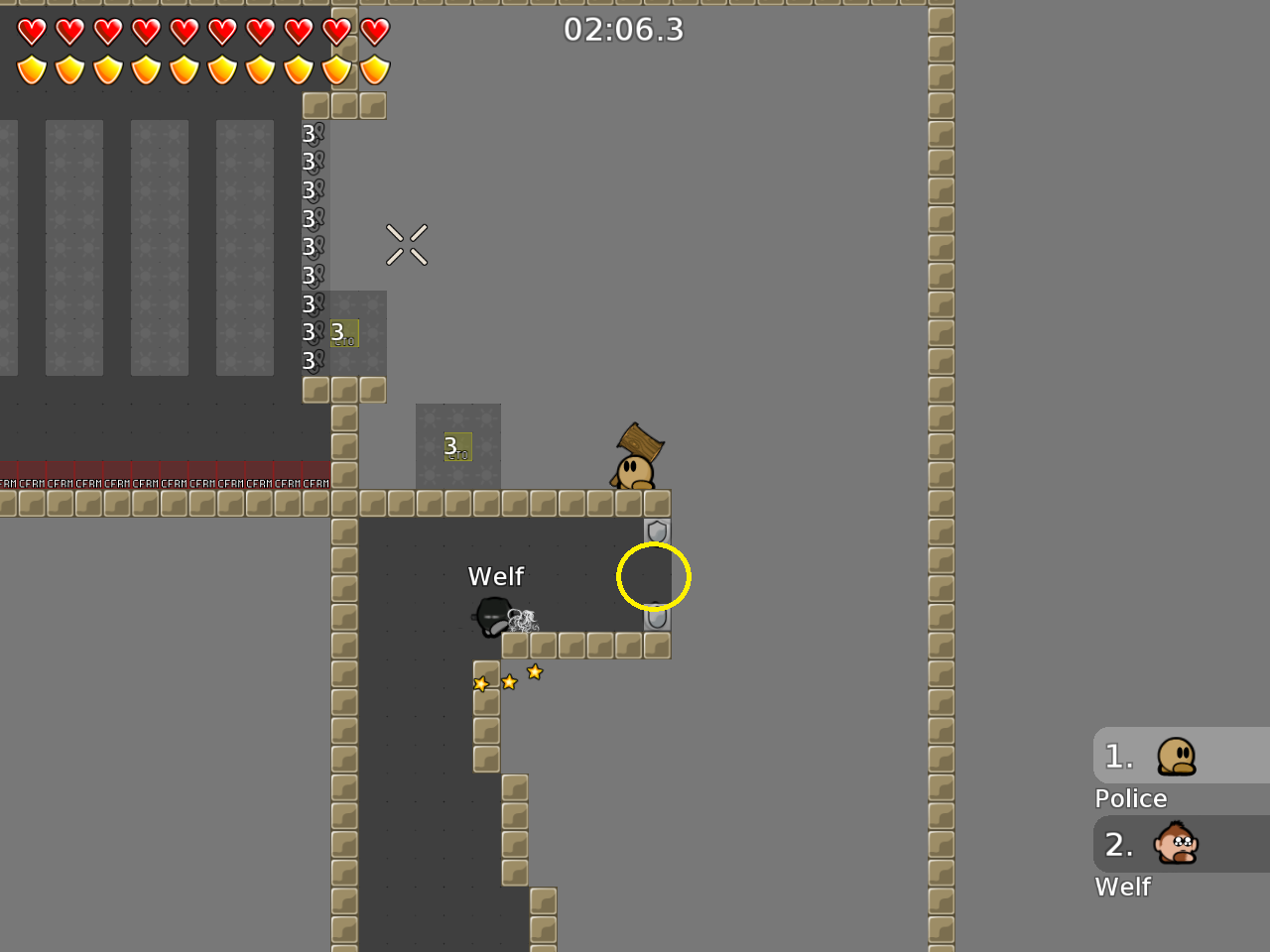The image size is (1270, 952).
Task: Click the rightmost heart of the health meter
Action: pos(374,30)
